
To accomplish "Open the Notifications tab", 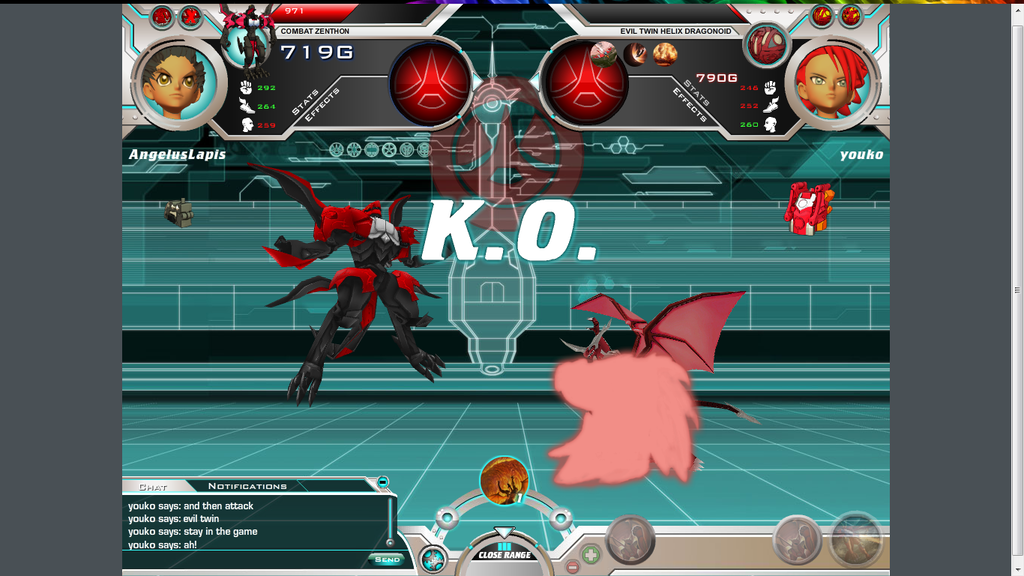I will 247,487.
